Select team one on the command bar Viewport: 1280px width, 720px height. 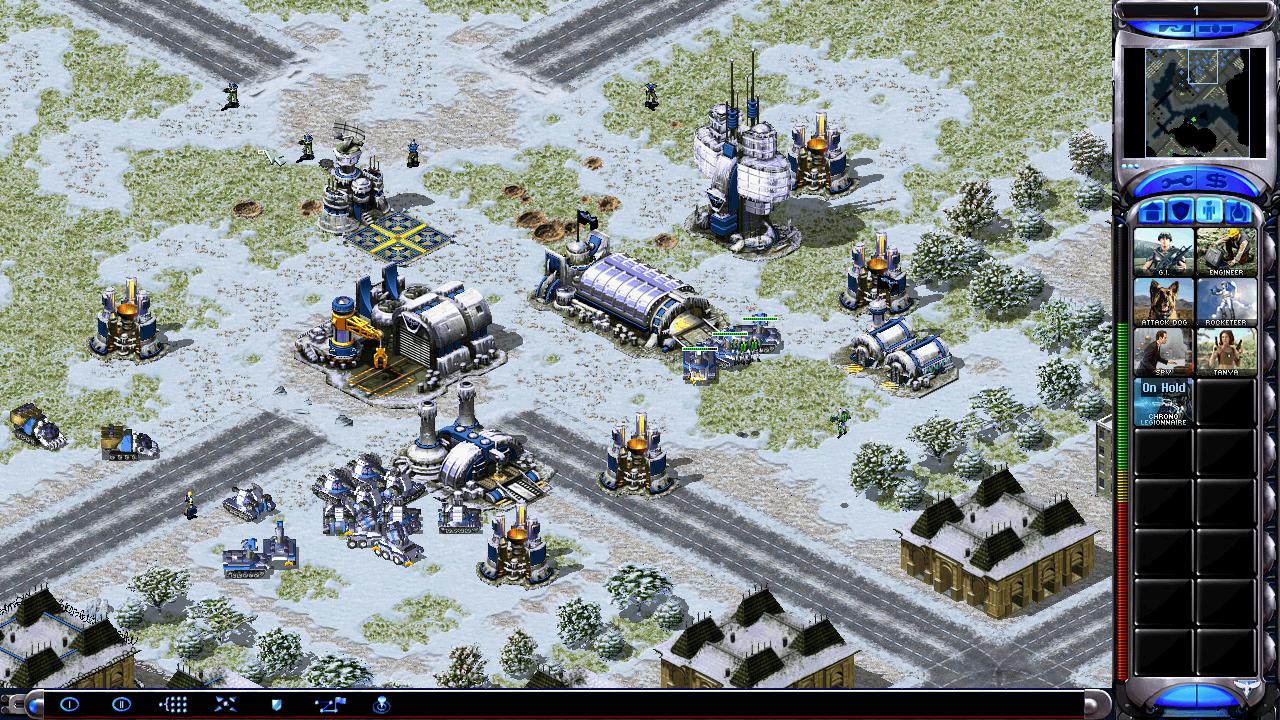(69, 704)
